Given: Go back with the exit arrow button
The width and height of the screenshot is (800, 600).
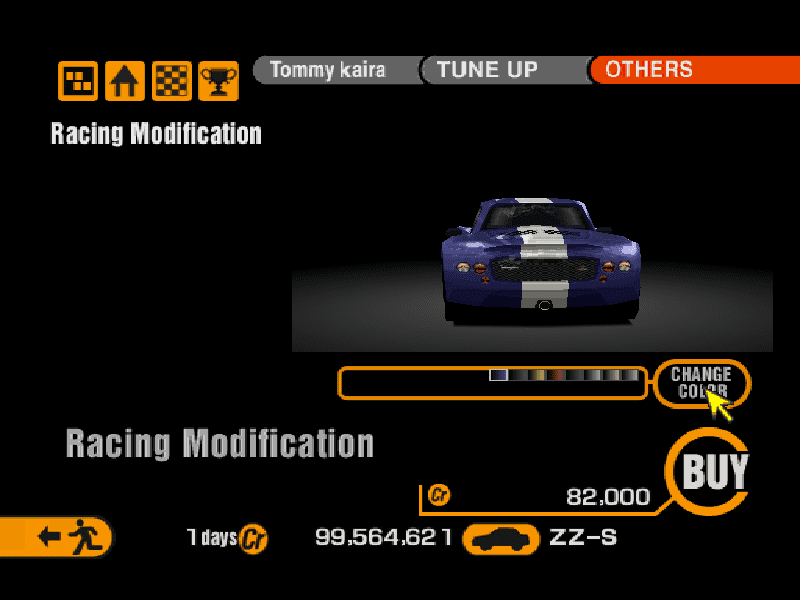Looking at the screenshot, I should [58, 537].
